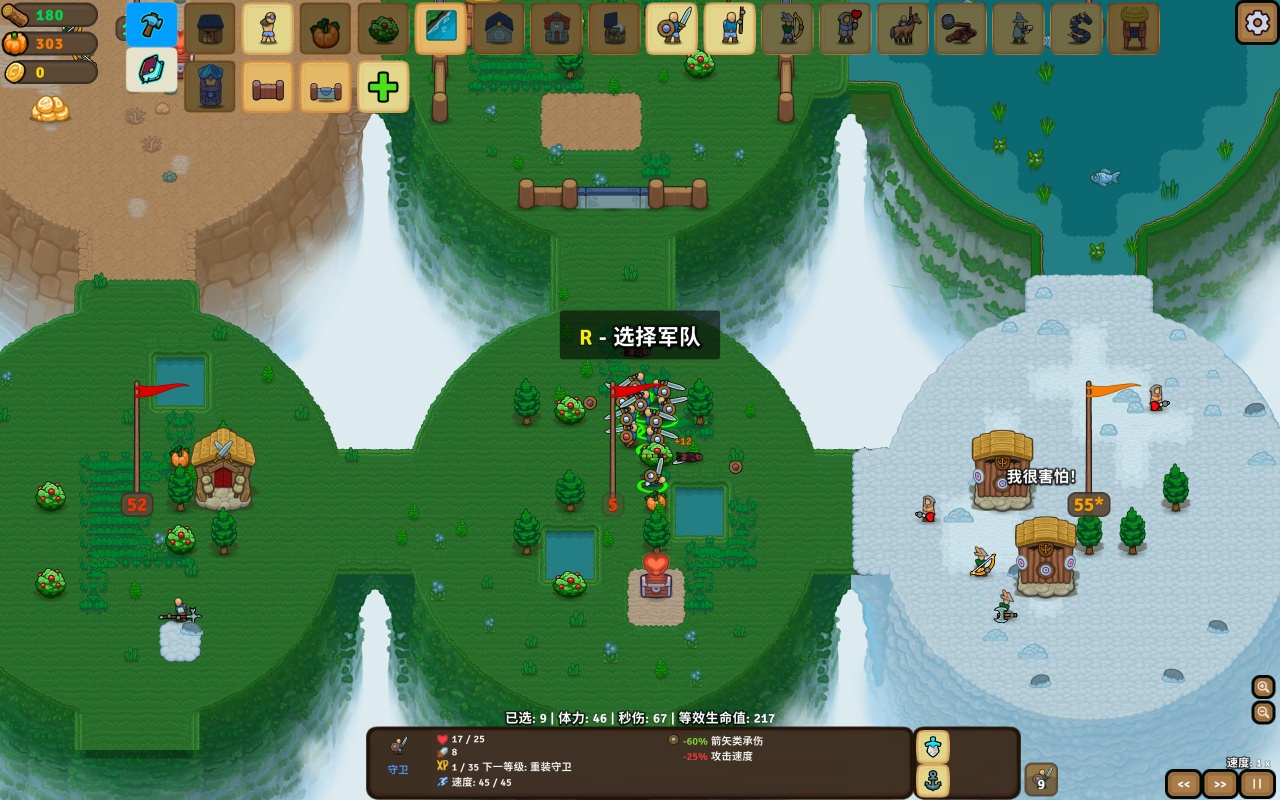
Task: Select the archer unit icon
Action: click(x=787, y=29)
